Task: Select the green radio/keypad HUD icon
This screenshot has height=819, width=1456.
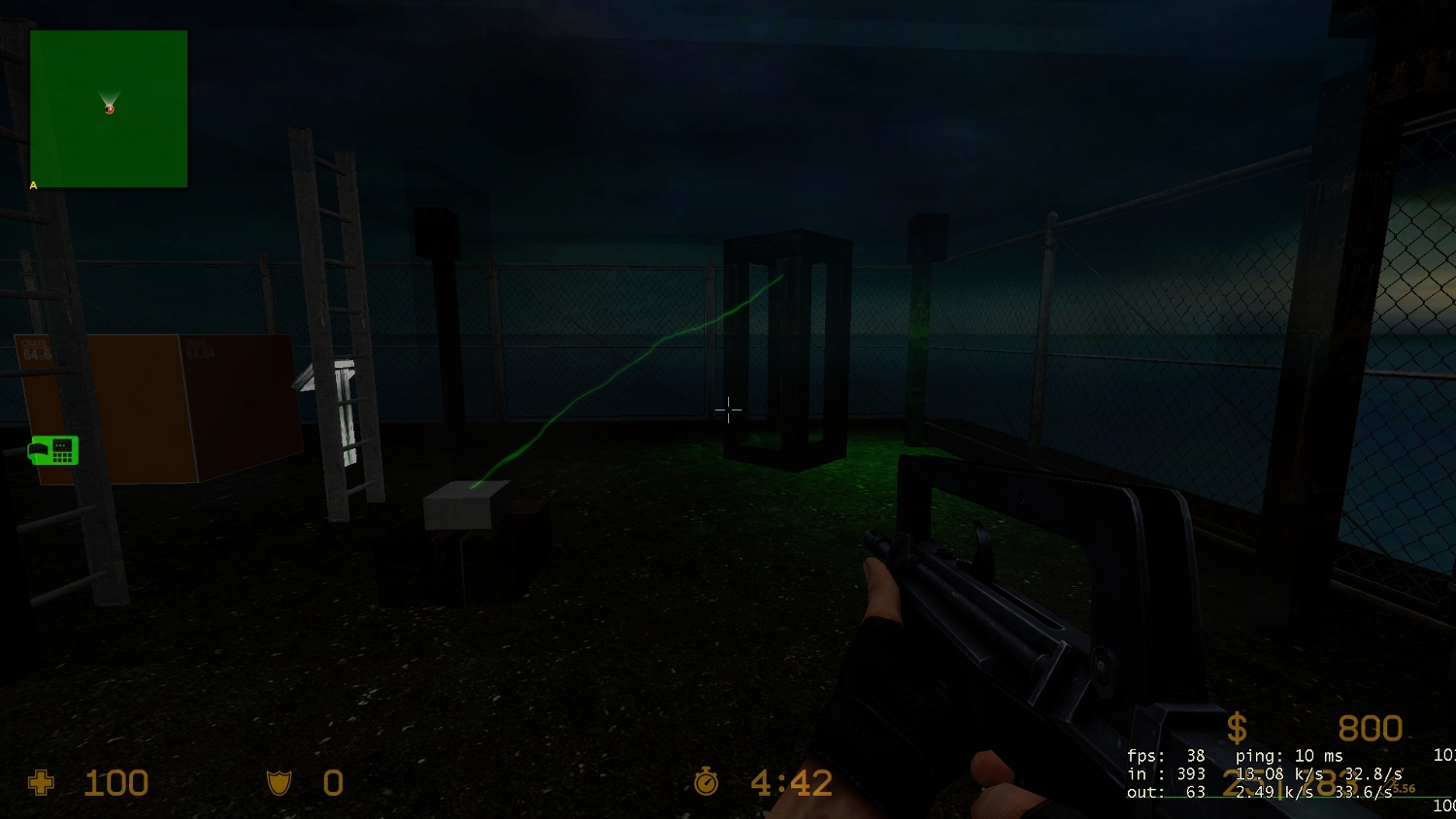Action: click(51, 450)
